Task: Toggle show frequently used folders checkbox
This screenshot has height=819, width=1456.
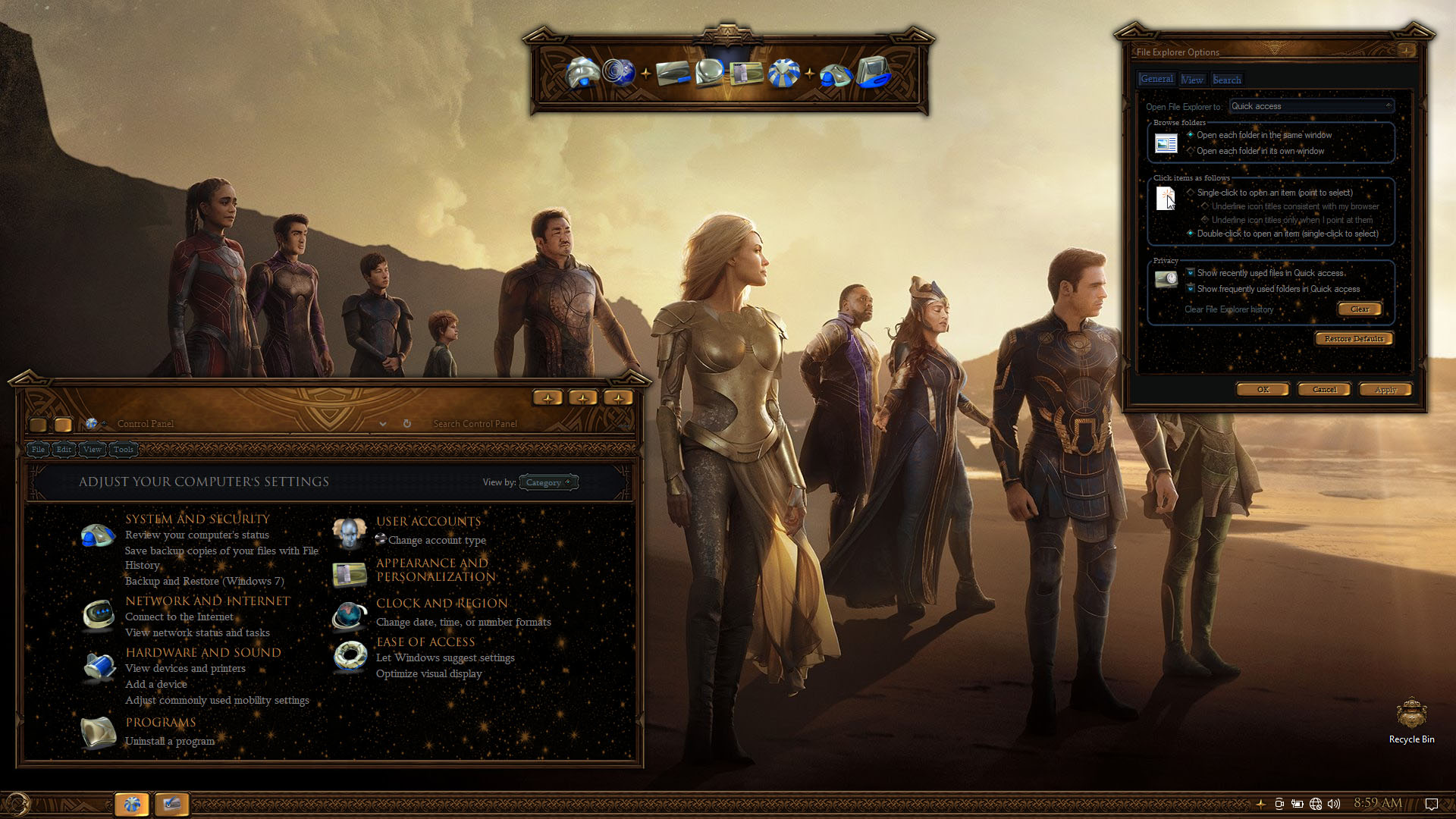Action: point(1191,289)
